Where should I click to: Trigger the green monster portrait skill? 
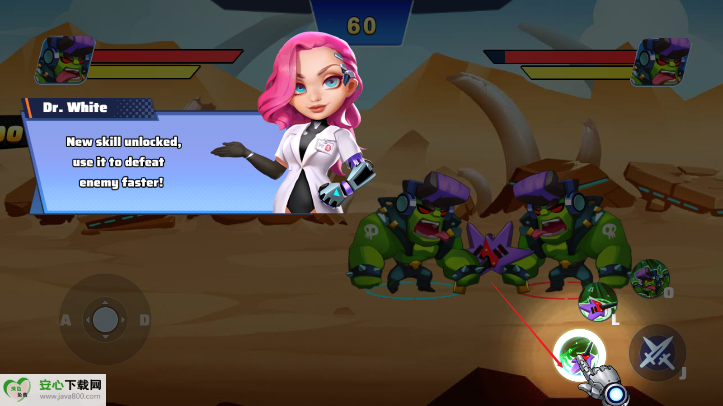(x=650, y=278)
